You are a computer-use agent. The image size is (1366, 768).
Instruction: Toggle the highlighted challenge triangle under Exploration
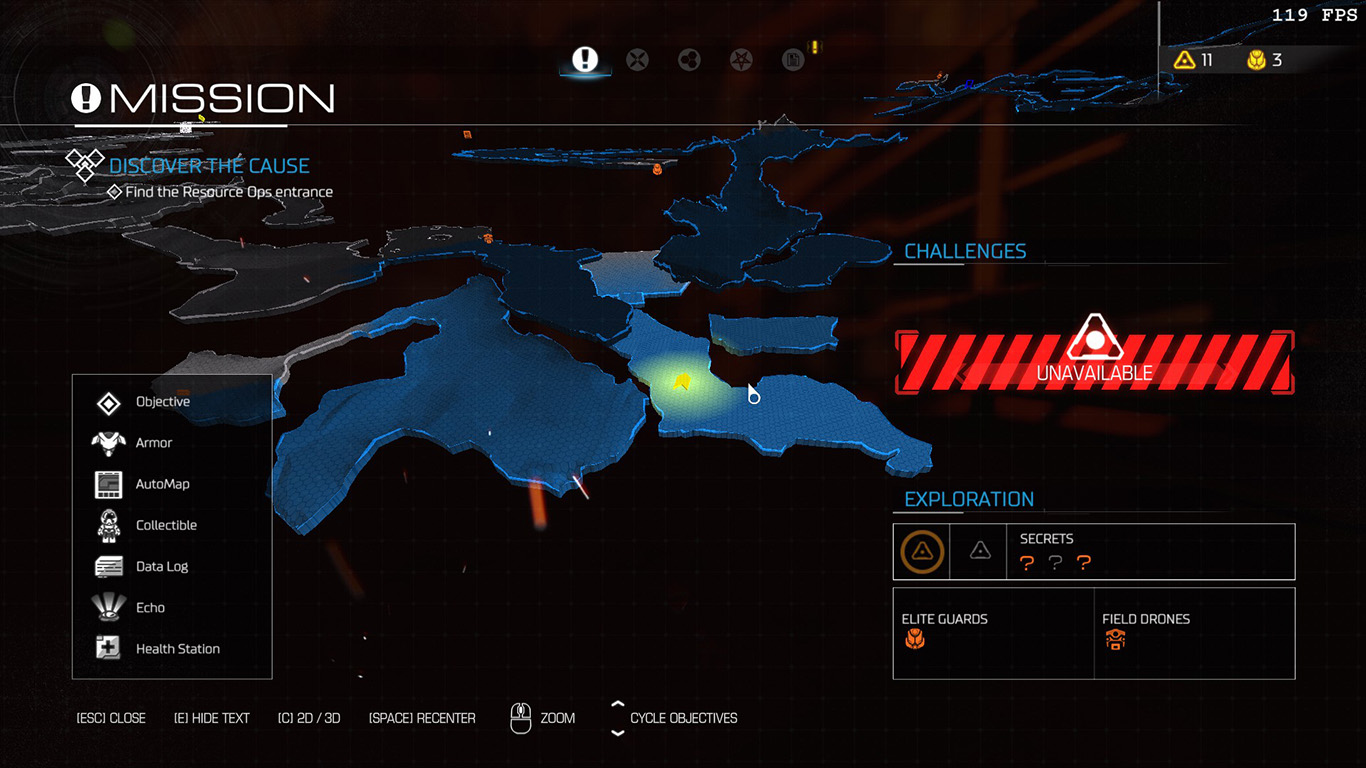pyautogui.click(x=921, y=551)
